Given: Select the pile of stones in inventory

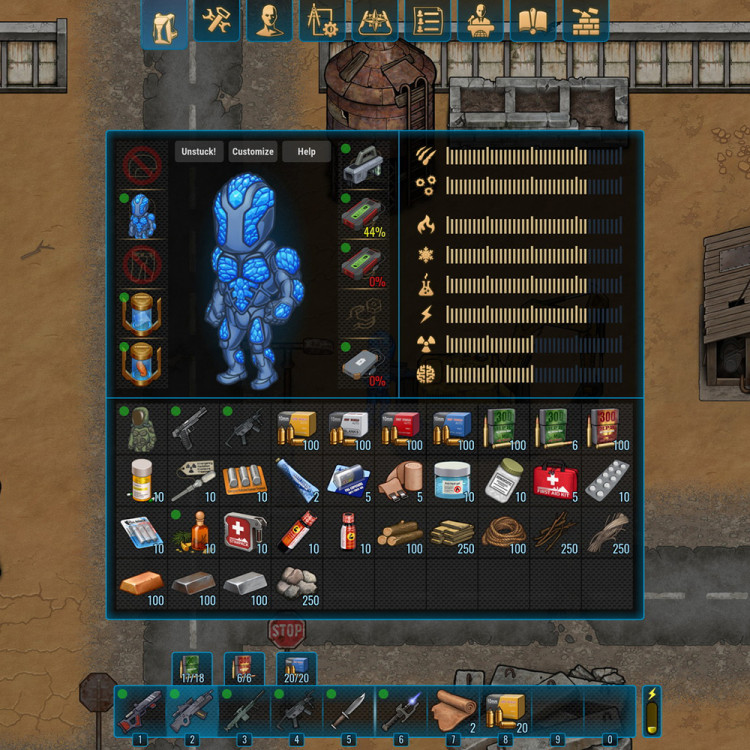Looking at the screenshot, I should (x=295, y=584).
